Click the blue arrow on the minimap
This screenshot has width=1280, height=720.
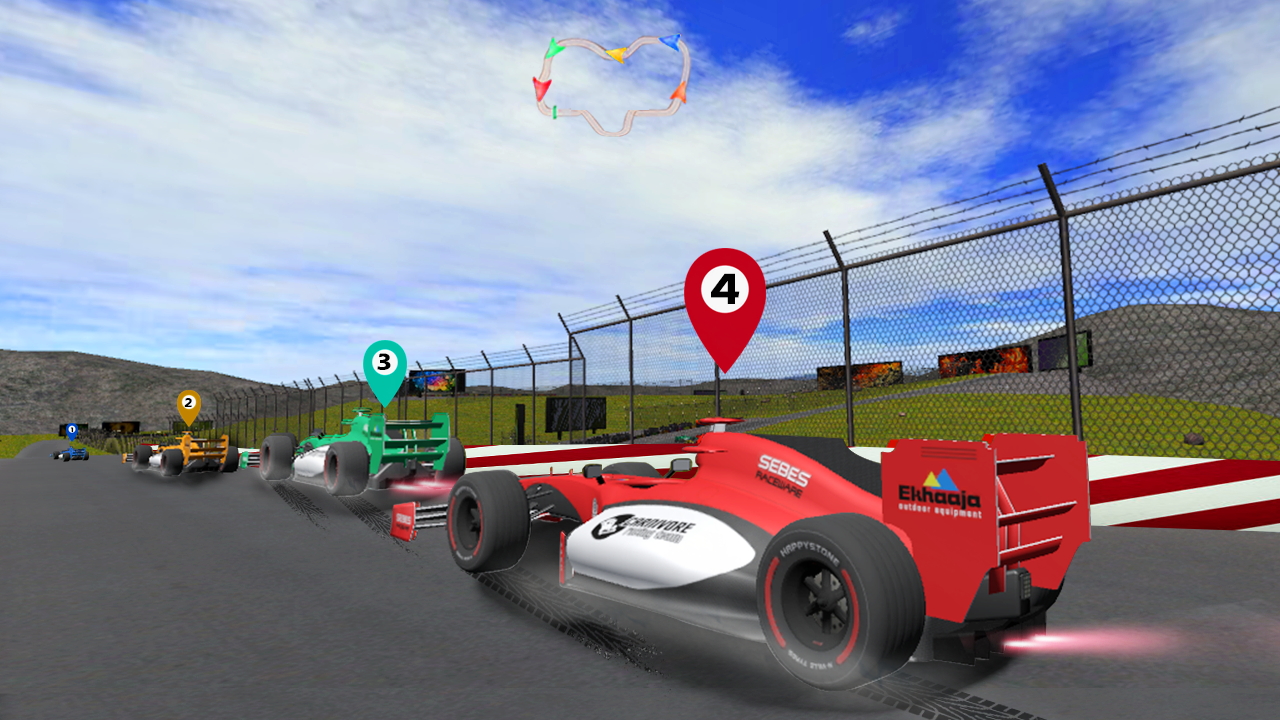tap(669, 42)
